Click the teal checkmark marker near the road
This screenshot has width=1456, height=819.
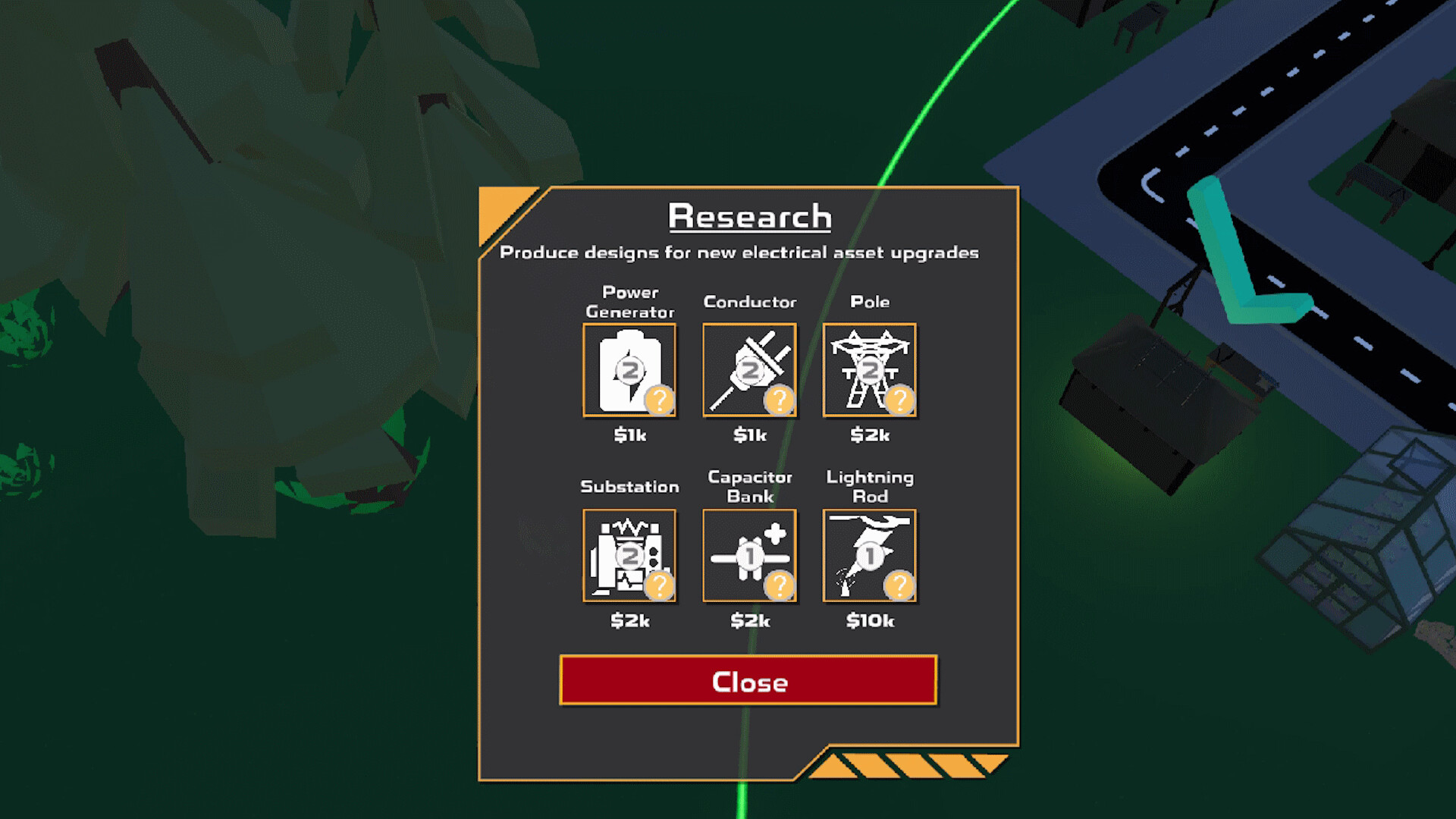tap(1244, 250)
